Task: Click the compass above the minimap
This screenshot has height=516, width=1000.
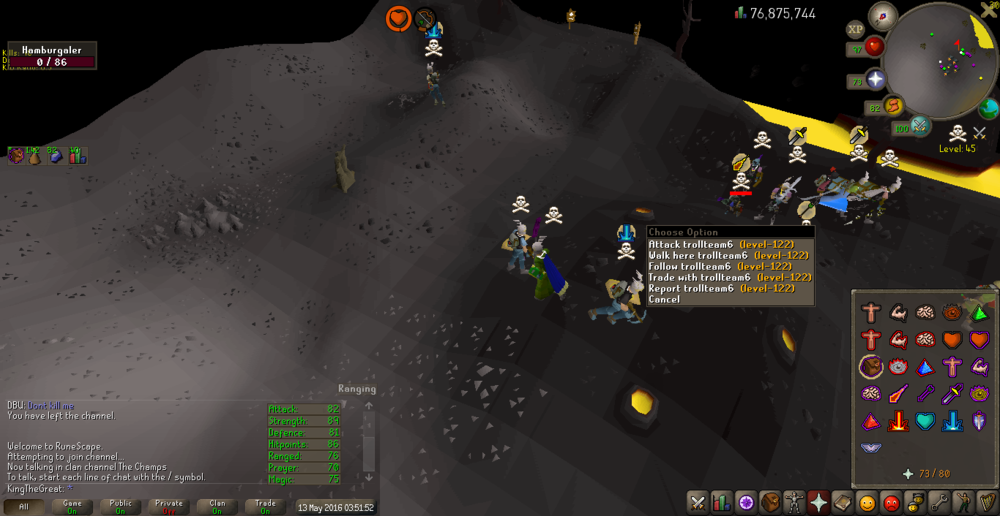Action: [883, 14]
